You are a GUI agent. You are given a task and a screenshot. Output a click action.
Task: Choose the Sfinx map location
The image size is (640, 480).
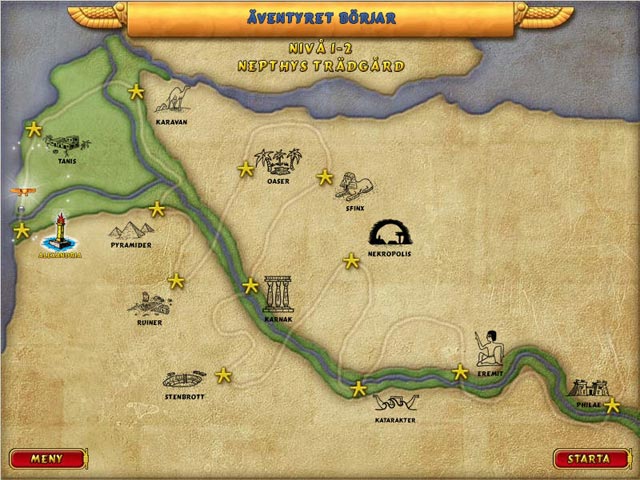[x=354, y=185]
